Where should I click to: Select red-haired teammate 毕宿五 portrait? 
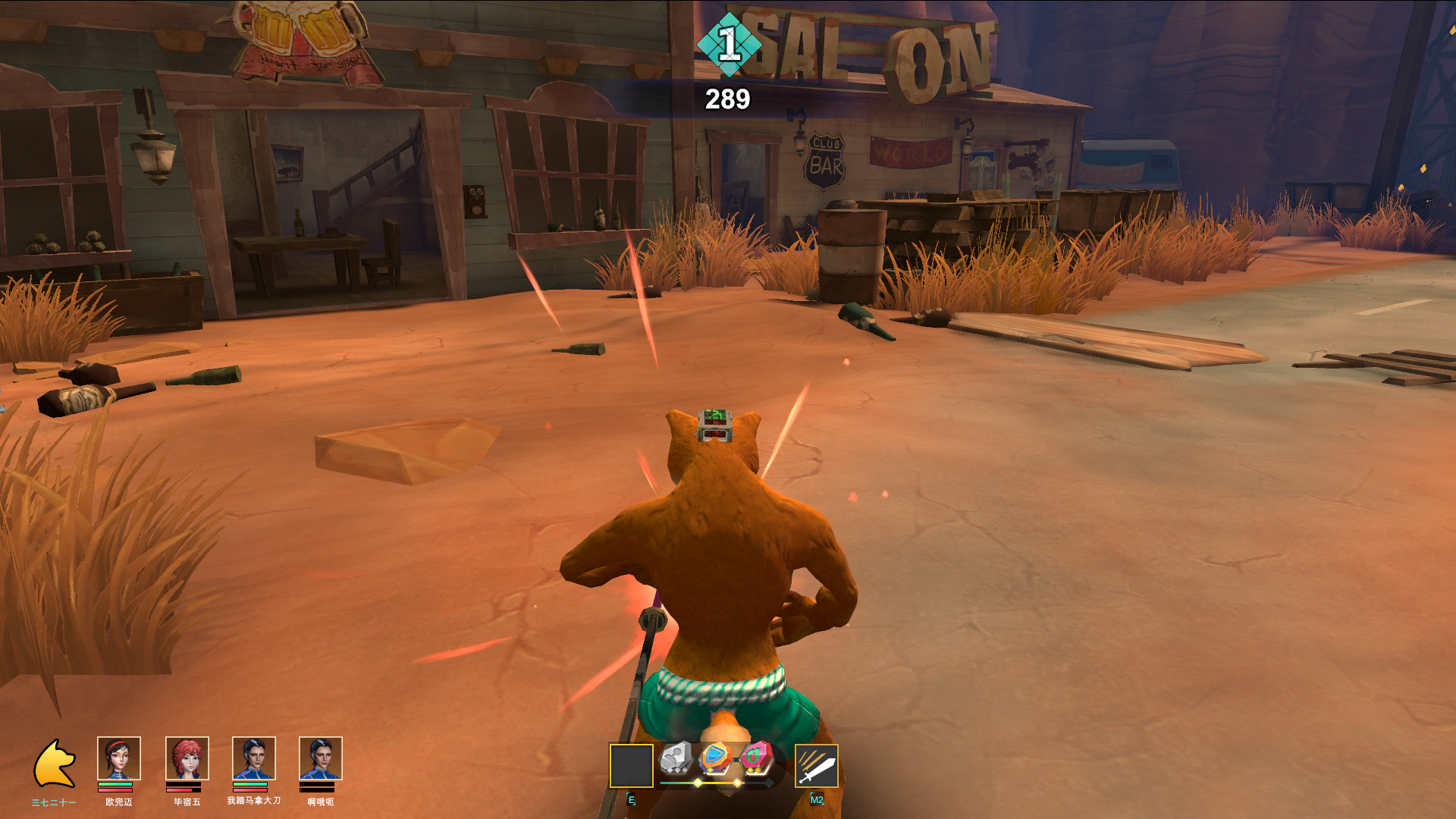187,758
